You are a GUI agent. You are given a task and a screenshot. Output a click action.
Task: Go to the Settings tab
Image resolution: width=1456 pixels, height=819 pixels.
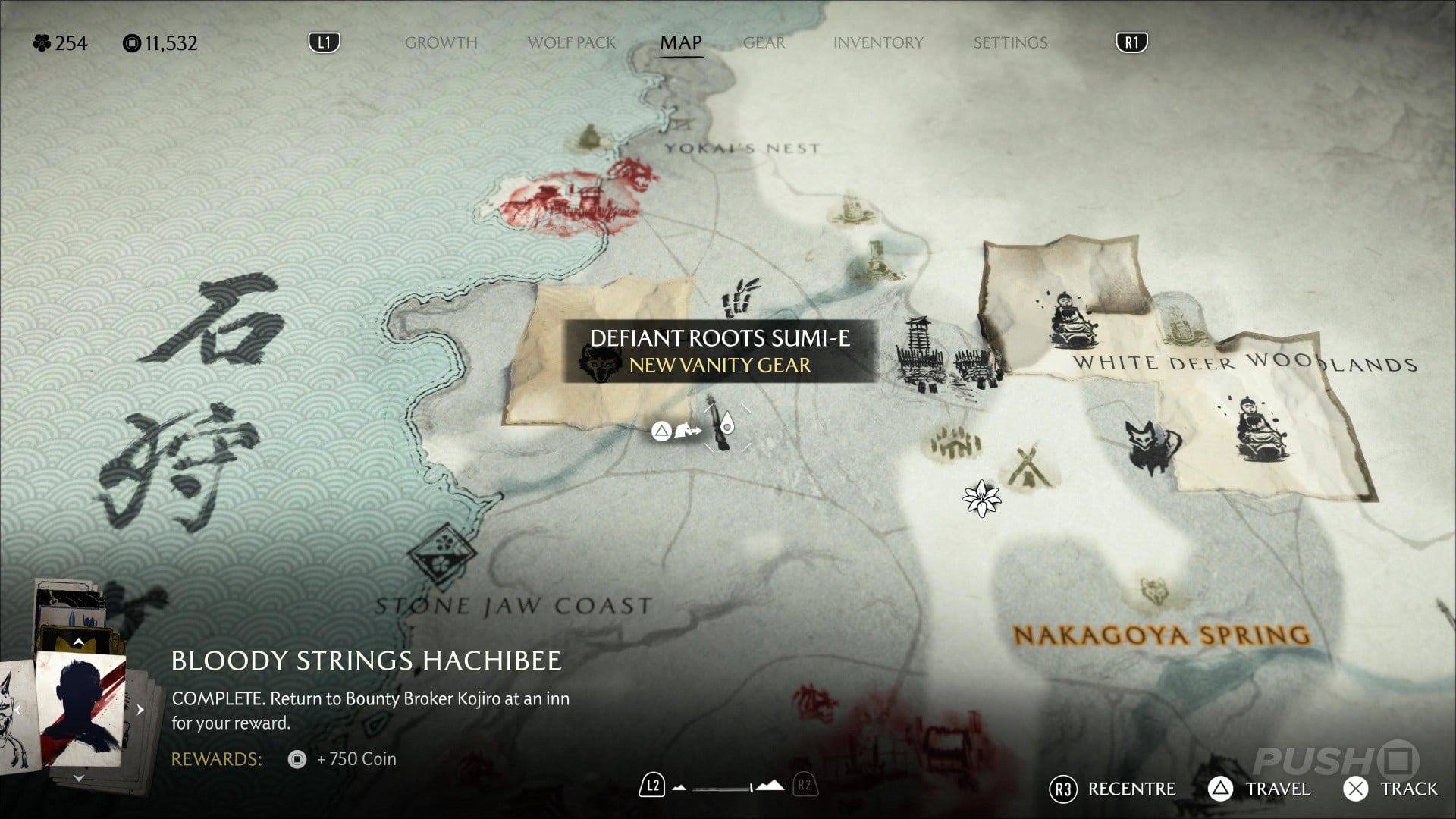[x=1010, y=42]
